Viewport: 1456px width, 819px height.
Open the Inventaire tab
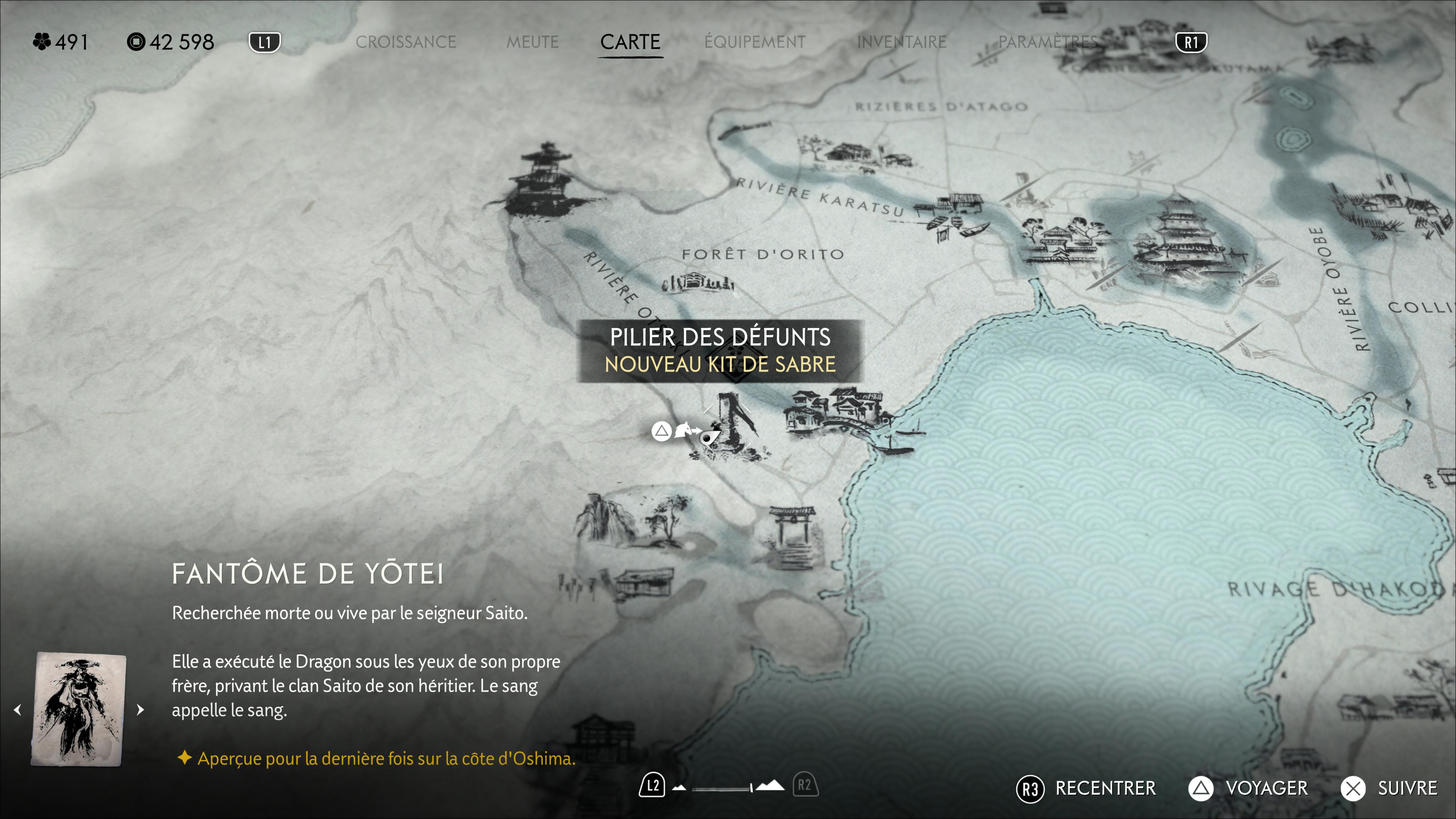(x=902, y=42)
